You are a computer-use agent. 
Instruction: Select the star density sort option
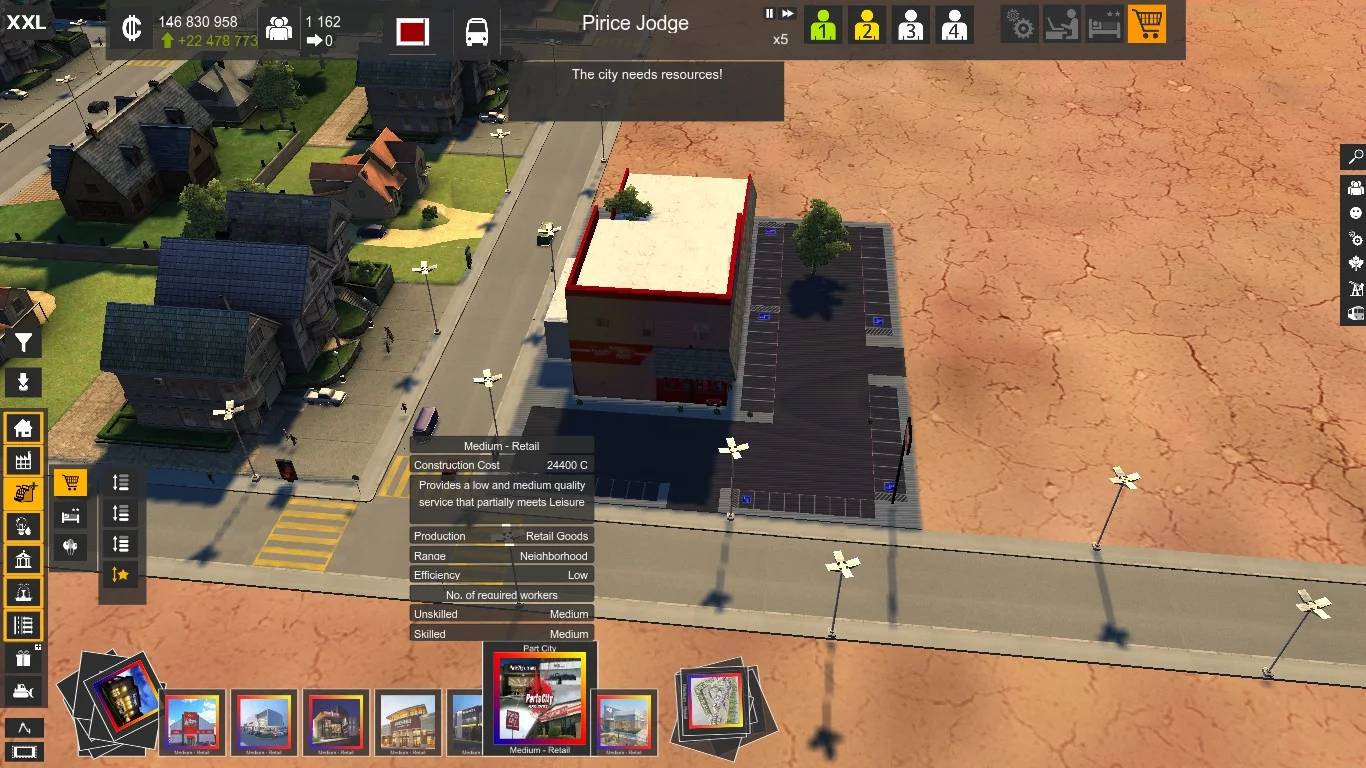(x=121, y=574)
